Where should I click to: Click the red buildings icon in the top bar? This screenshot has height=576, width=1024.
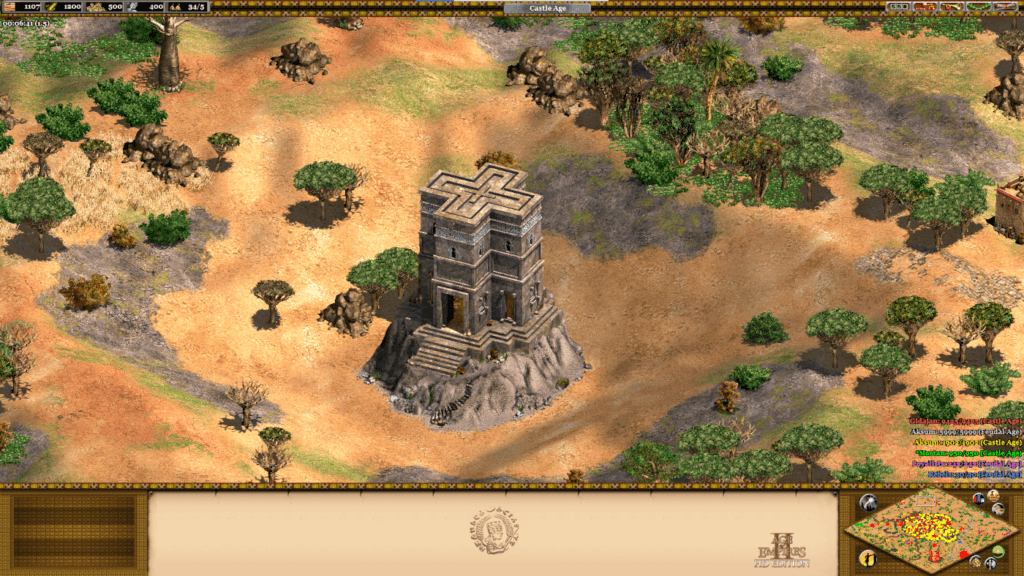(x=925, y=7)
